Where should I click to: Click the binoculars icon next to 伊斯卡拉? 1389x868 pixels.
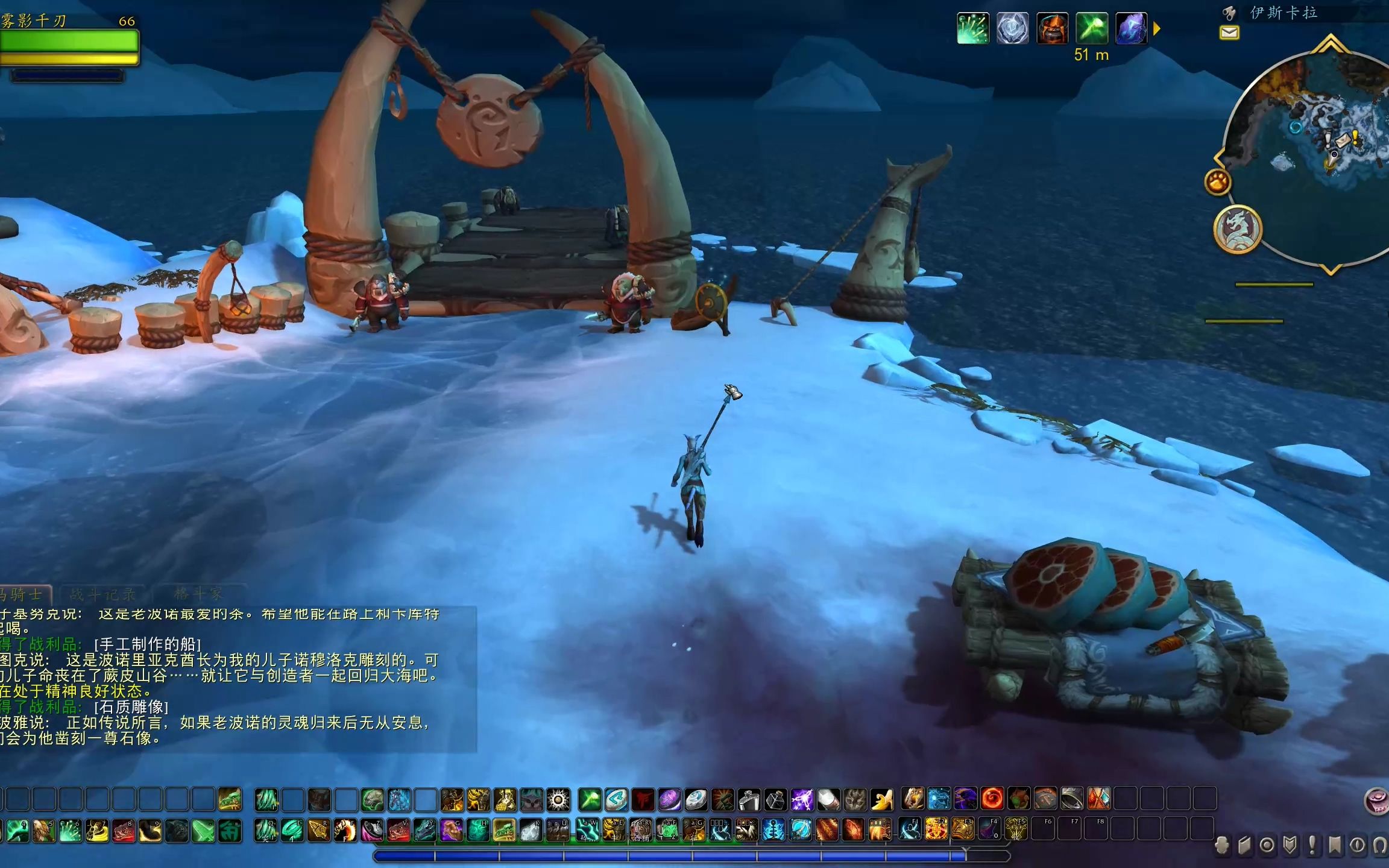tap(1228, 12)
